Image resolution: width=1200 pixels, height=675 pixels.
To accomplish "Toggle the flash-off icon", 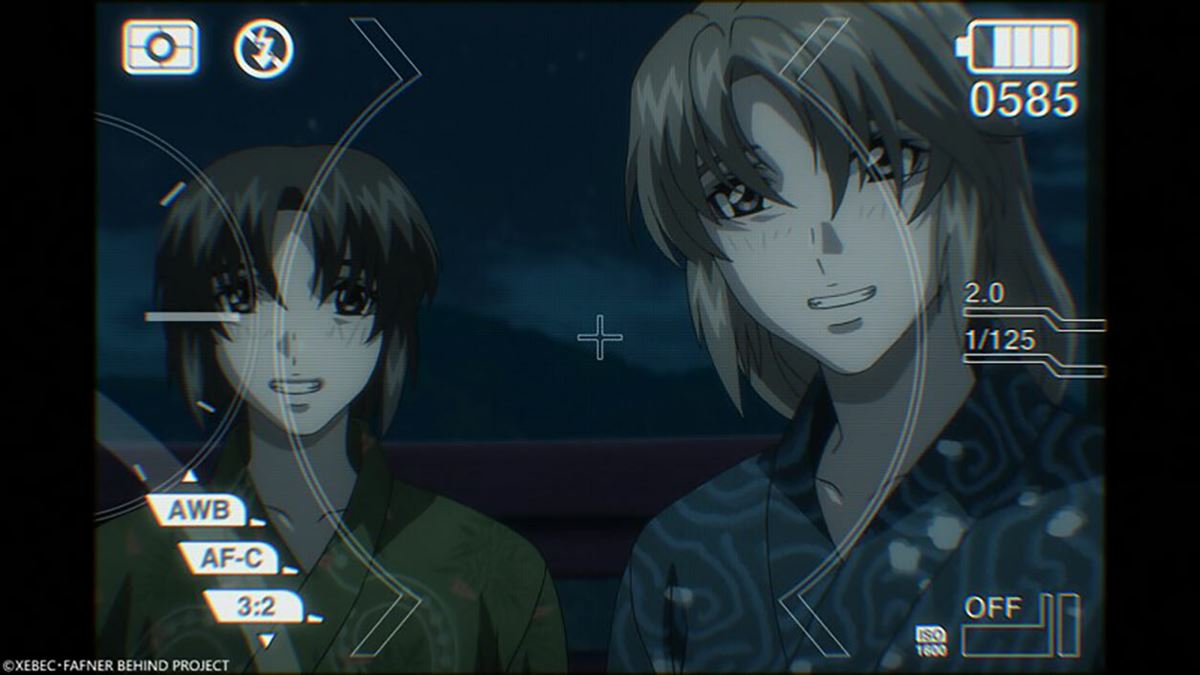I will tap(263, 48).
